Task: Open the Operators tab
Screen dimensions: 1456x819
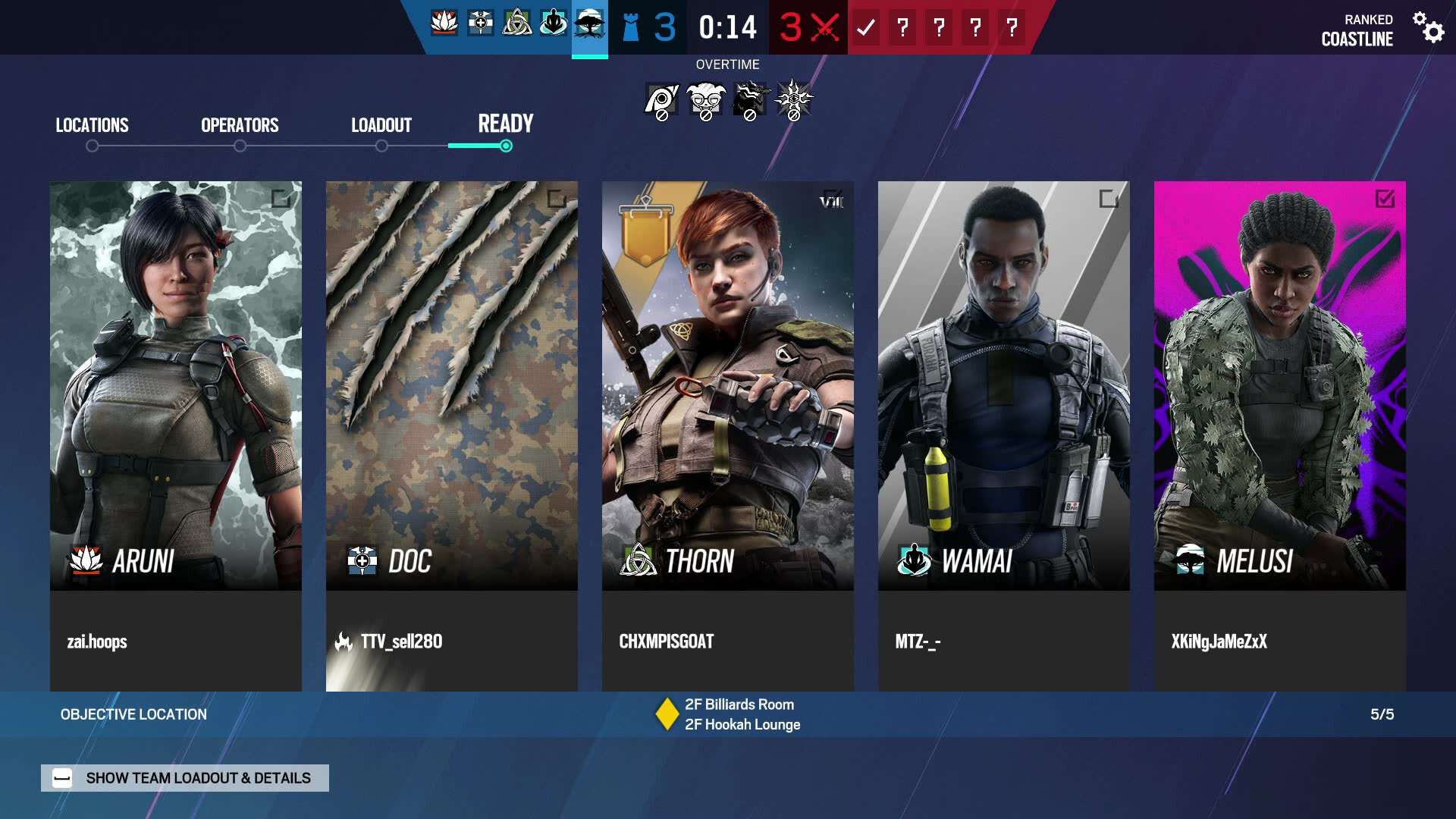Action: tap(240, 125)
